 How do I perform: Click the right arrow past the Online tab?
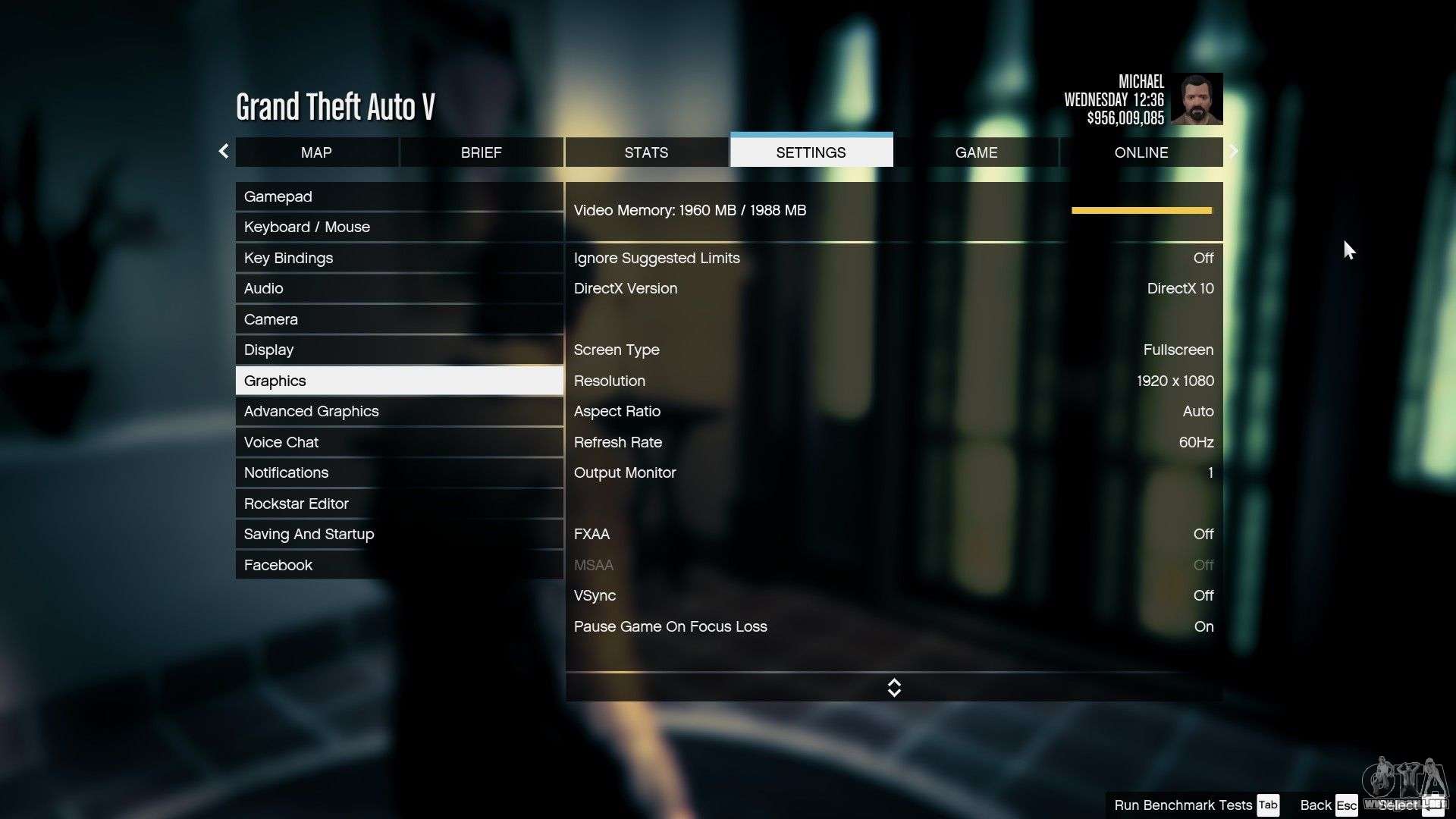click(x=1234, y=152)
